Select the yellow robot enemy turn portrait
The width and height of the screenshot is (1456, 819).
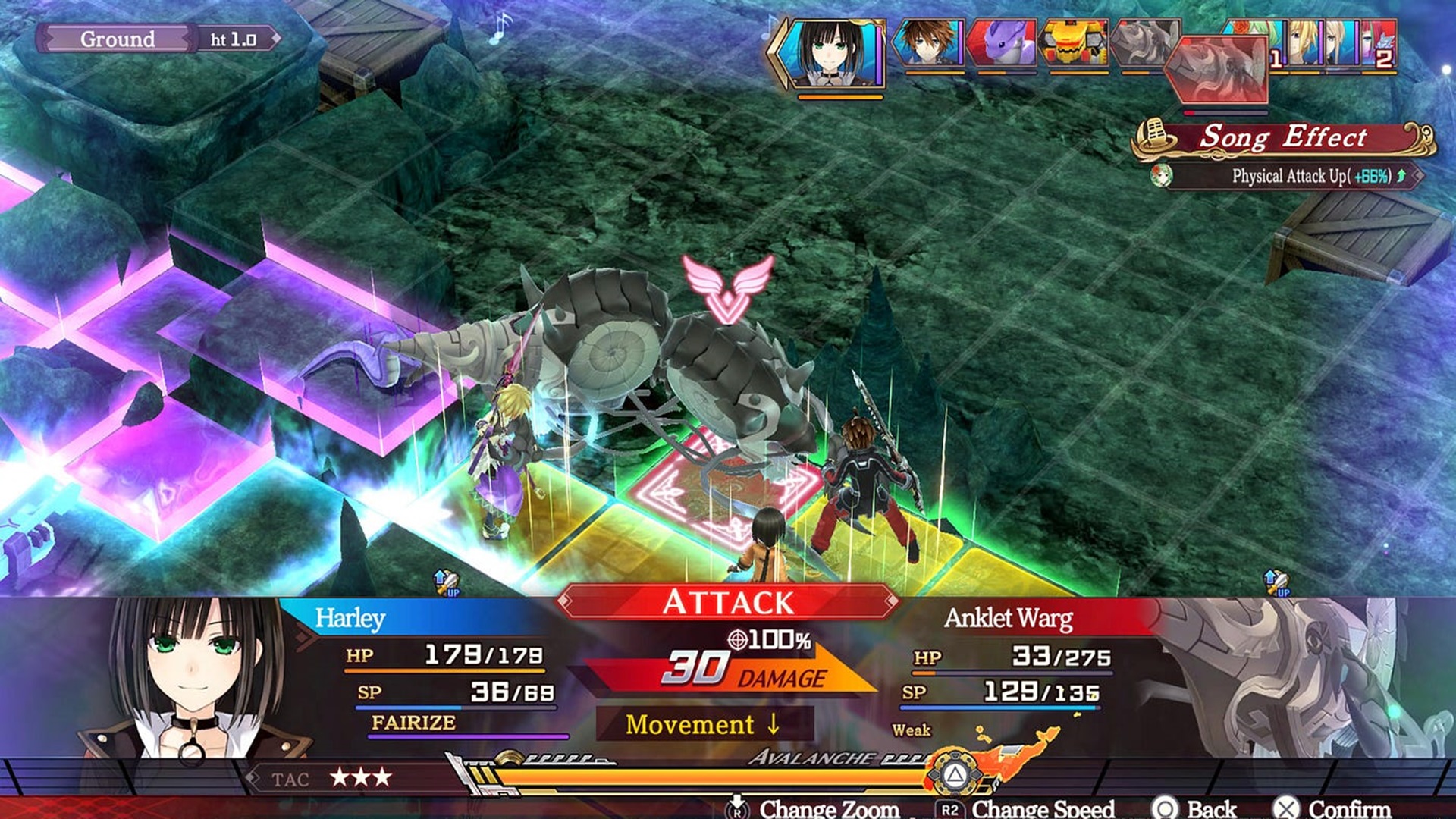1075,44
